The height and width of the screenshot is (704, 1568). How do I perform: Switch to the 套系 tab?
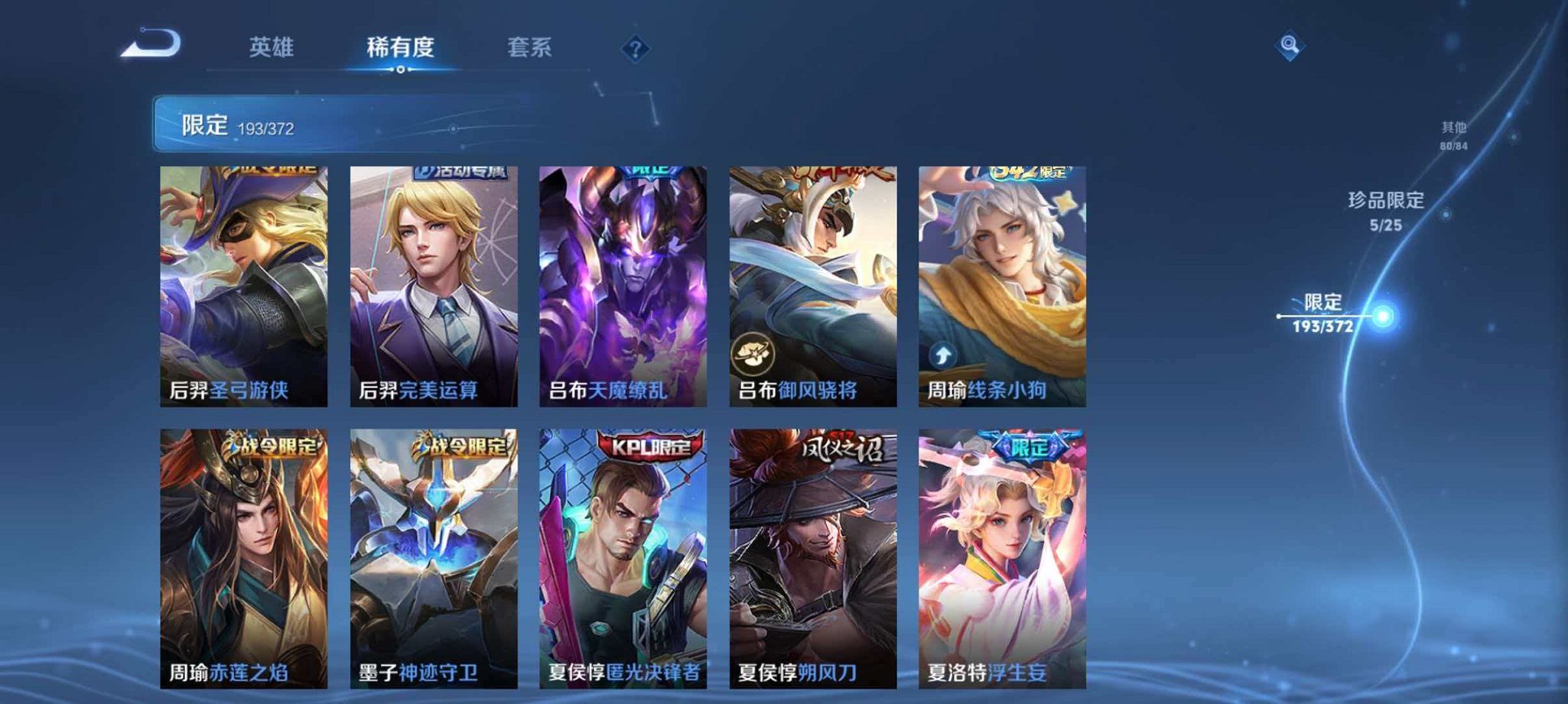point(532,47)
